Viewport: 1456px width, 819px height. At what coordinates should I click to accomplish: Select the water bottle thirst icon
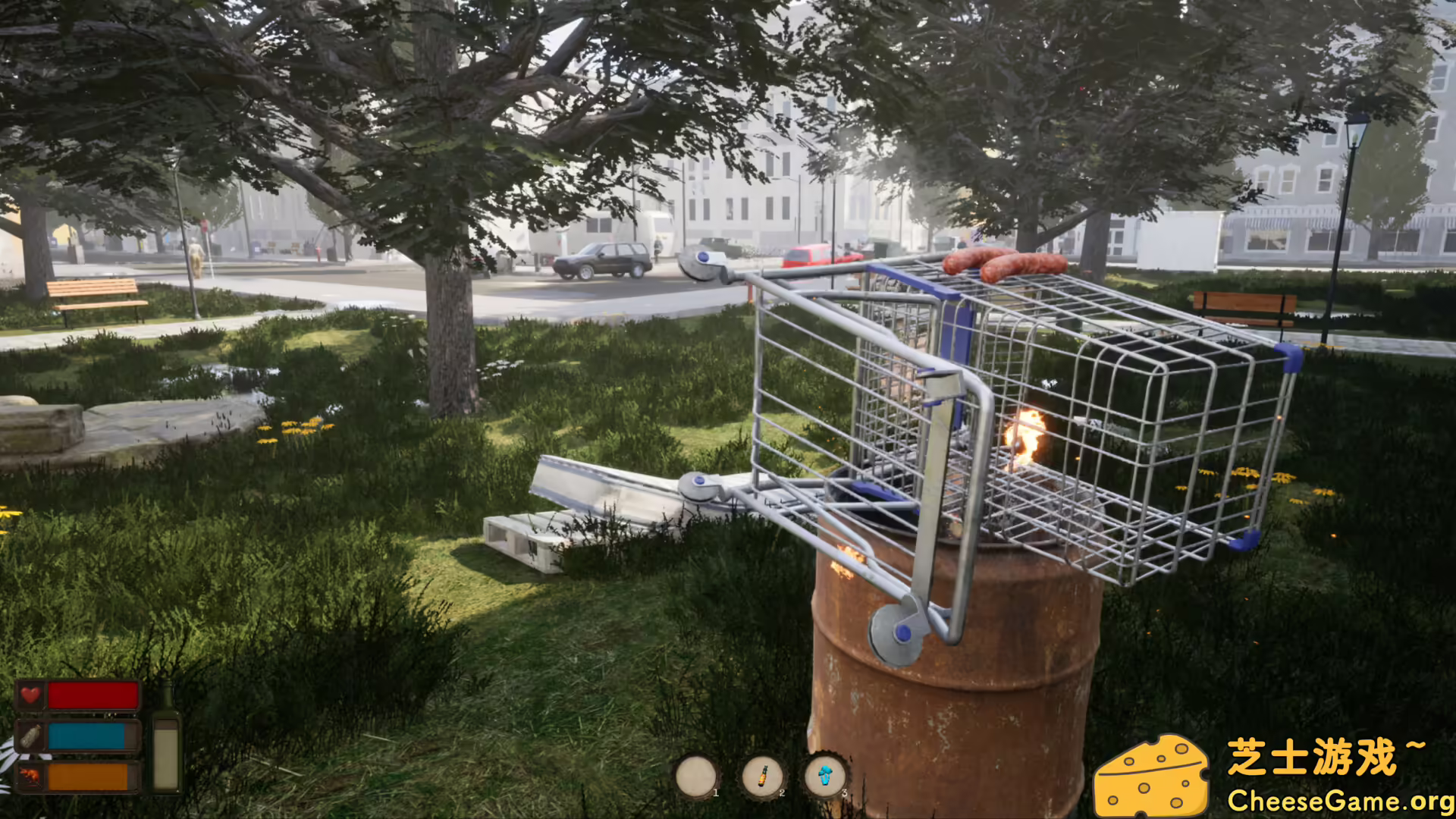coord(30,736)
